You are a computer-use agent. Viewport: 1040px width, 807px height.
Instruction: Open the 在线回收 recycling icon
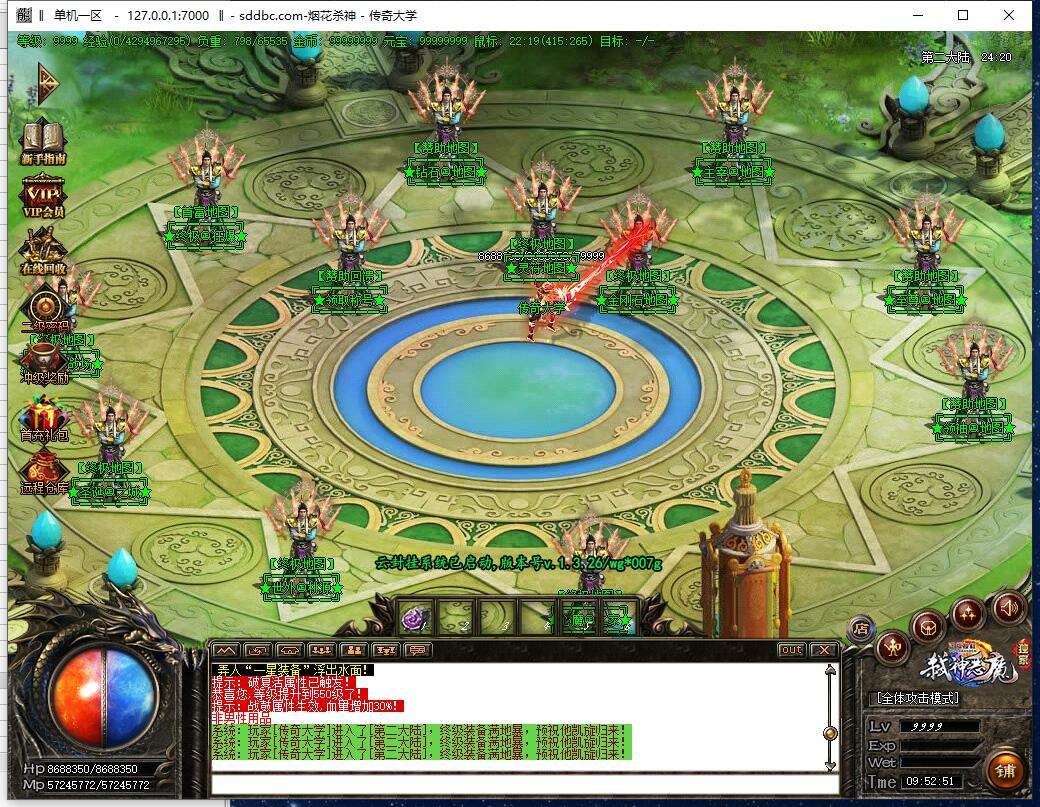[x=43, y=250]
